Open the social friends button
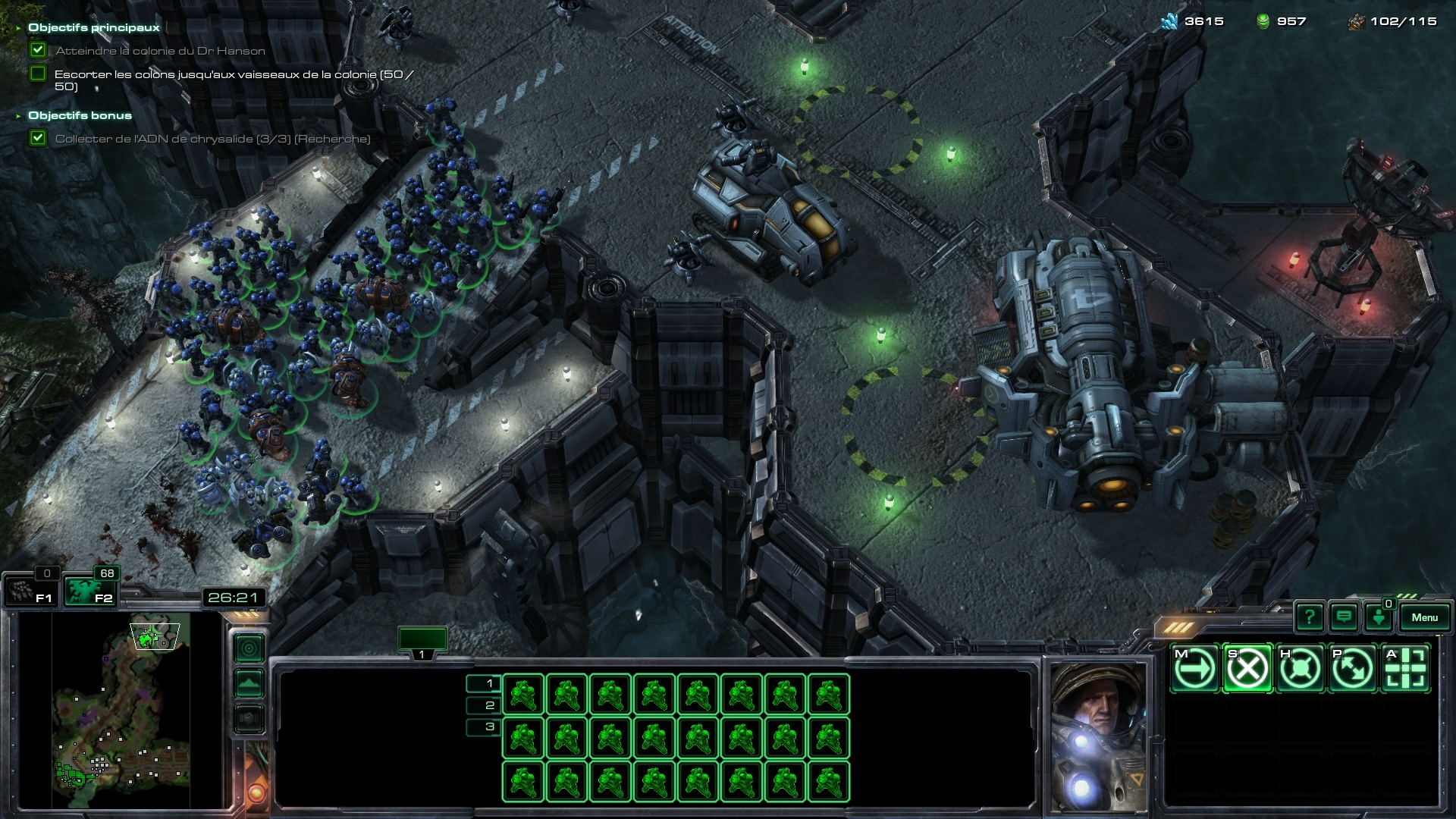This screenshot has height=819, width=1456. [1379, 617]
